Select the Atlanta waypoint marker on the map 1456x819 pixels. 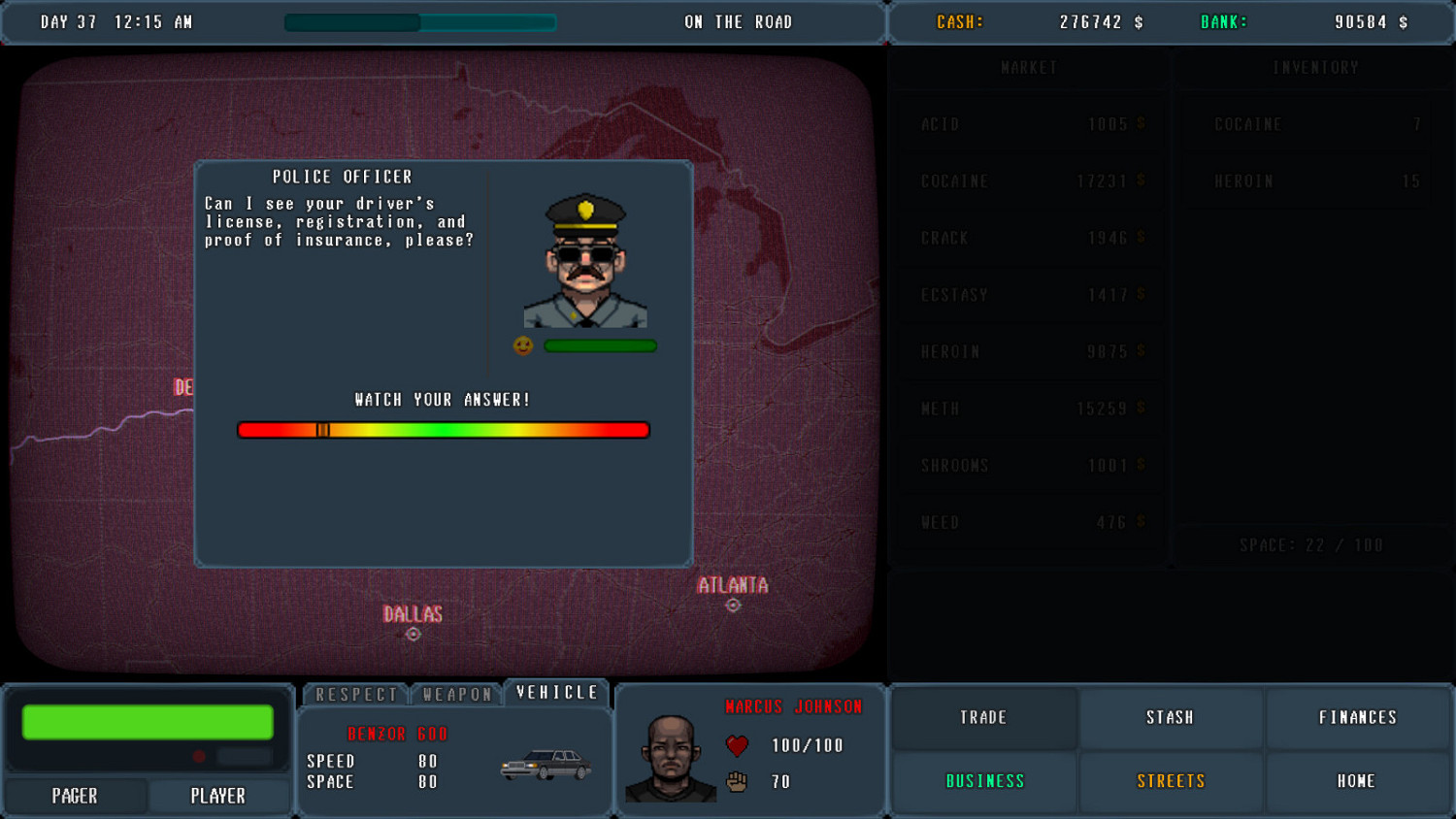[734, 605]
